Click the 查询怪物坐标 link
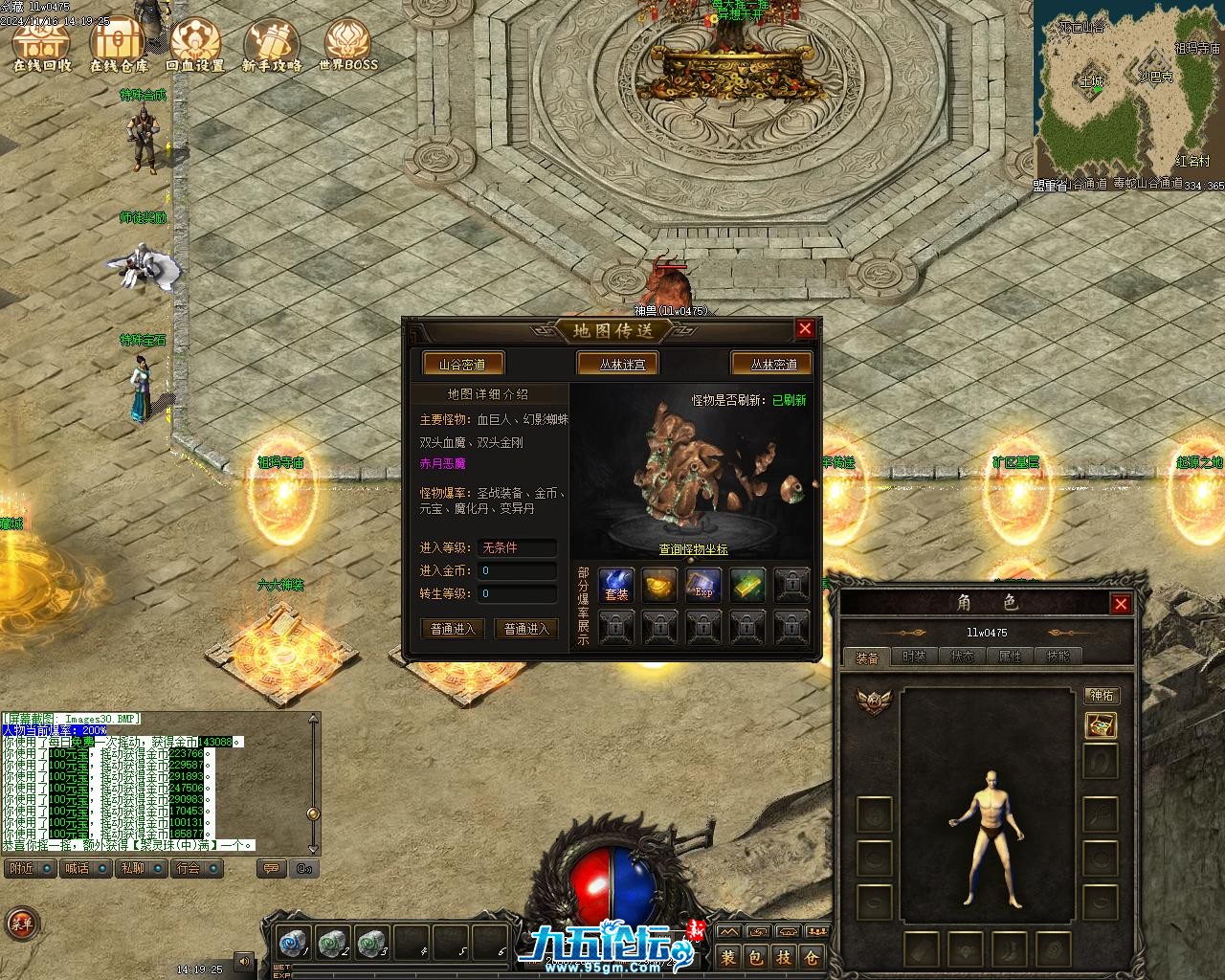This screenshot has height=980, width=1225. coord(693,549)
